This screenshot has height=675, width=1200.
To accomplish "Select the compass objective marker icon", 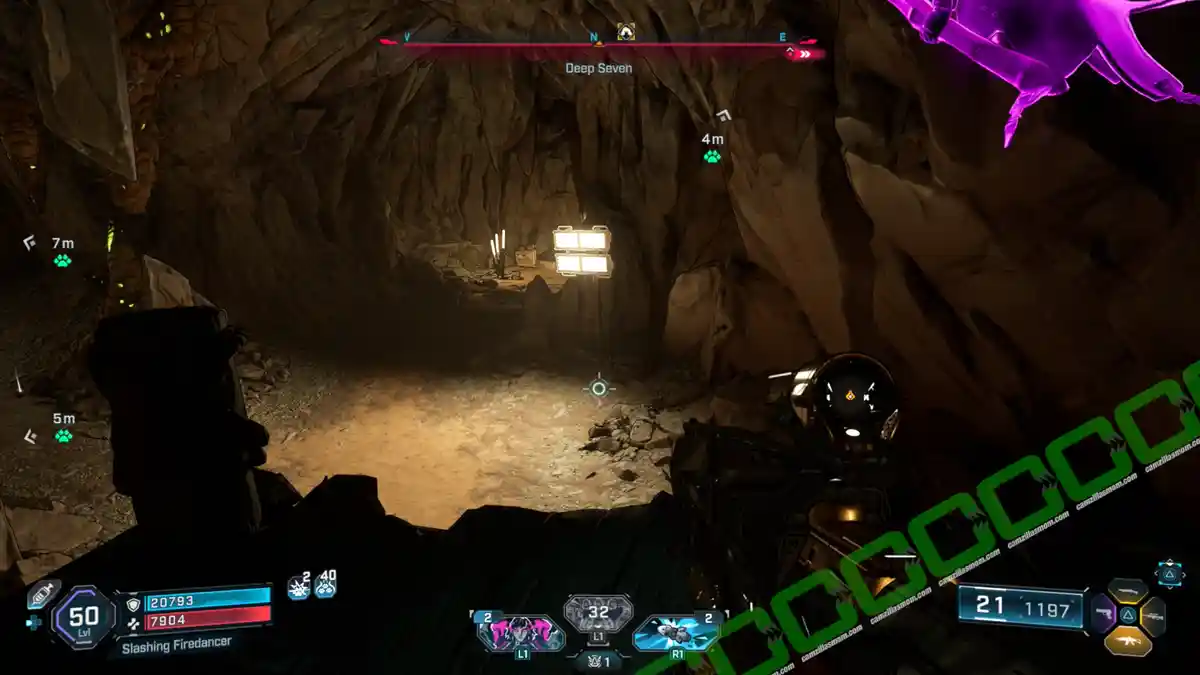I will point(626,32).
